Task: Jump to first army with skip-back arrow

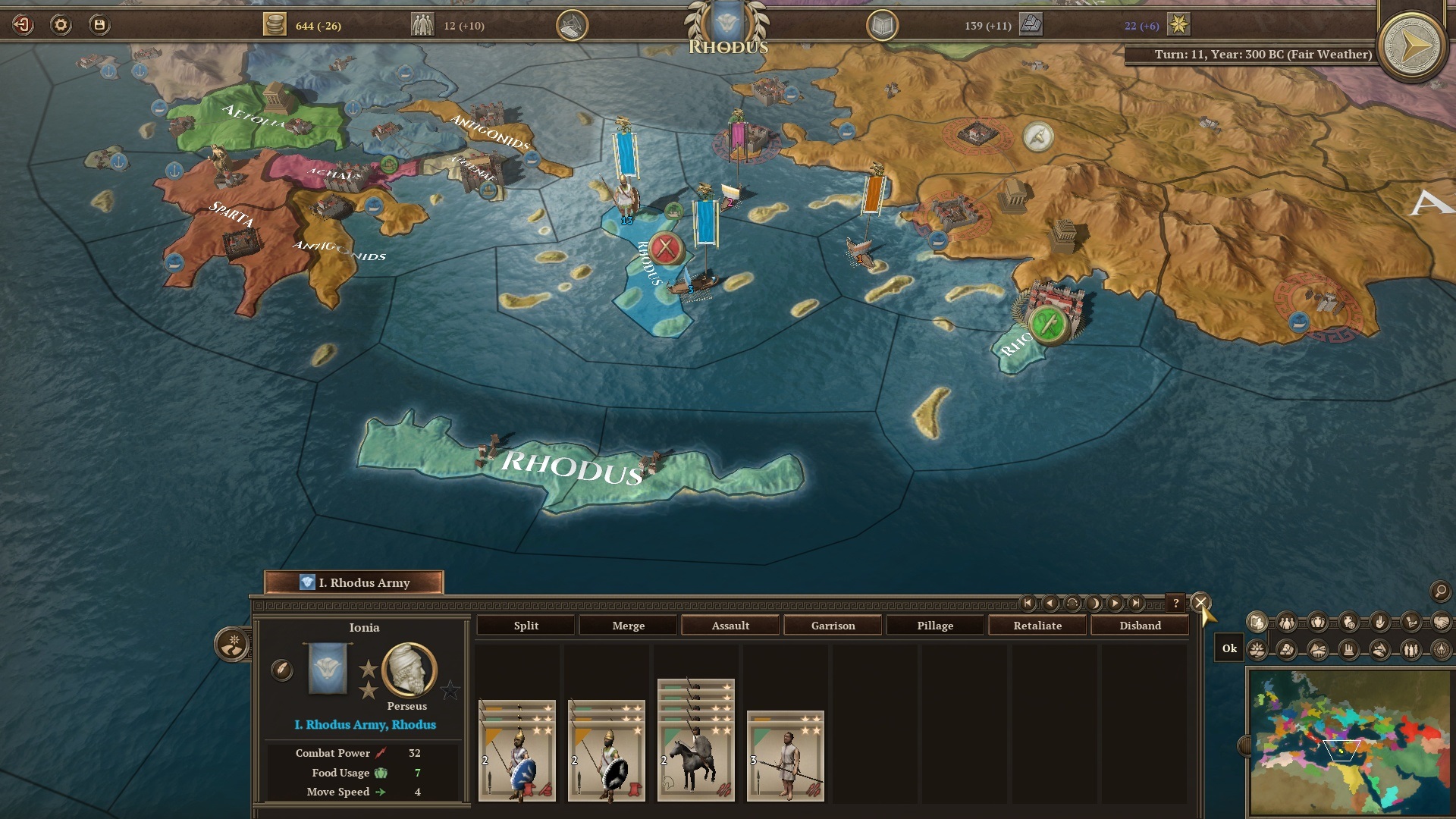Action: (x=1028, y=602)
